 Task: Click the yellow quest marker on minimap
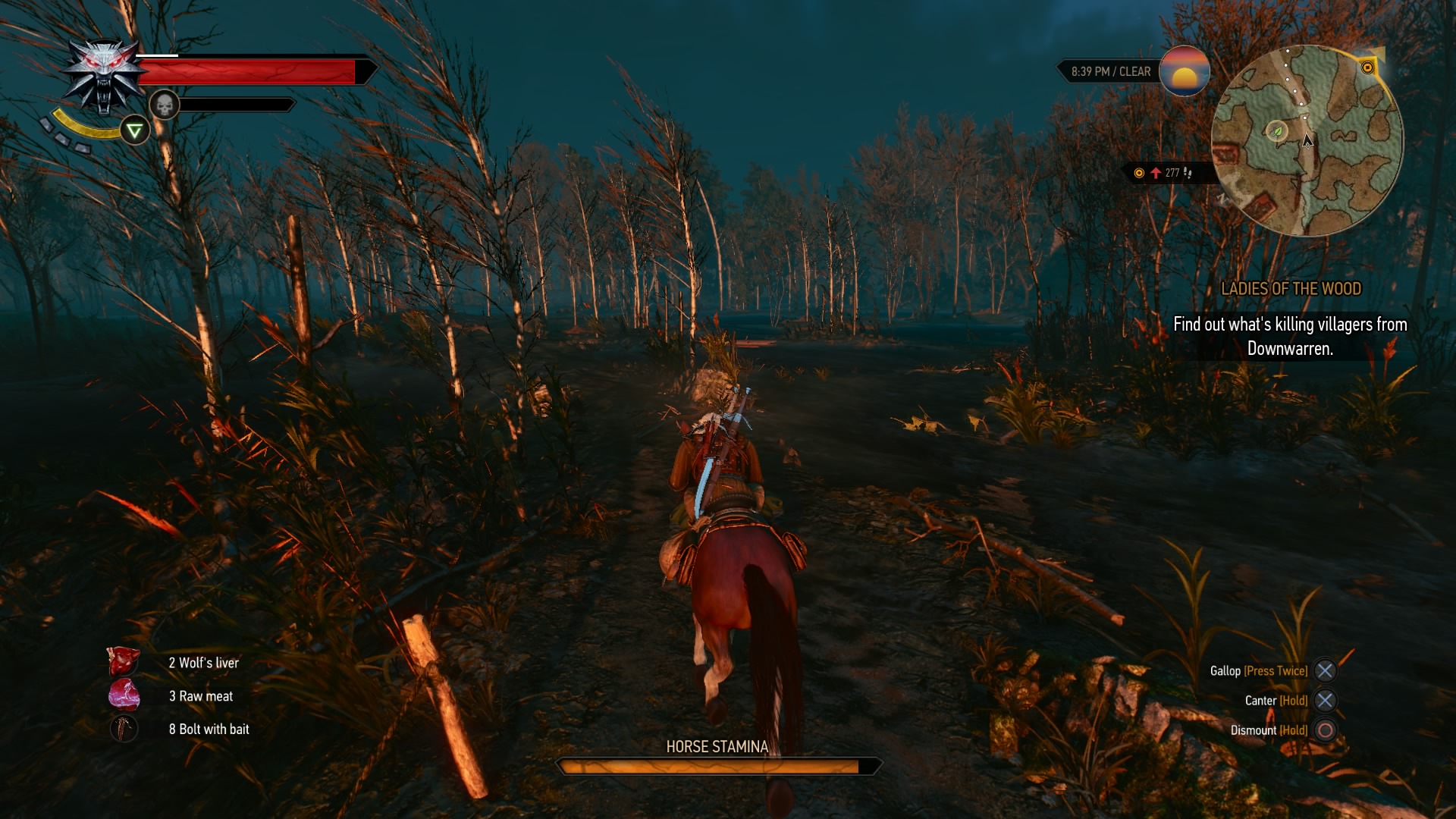(1367, 67)
